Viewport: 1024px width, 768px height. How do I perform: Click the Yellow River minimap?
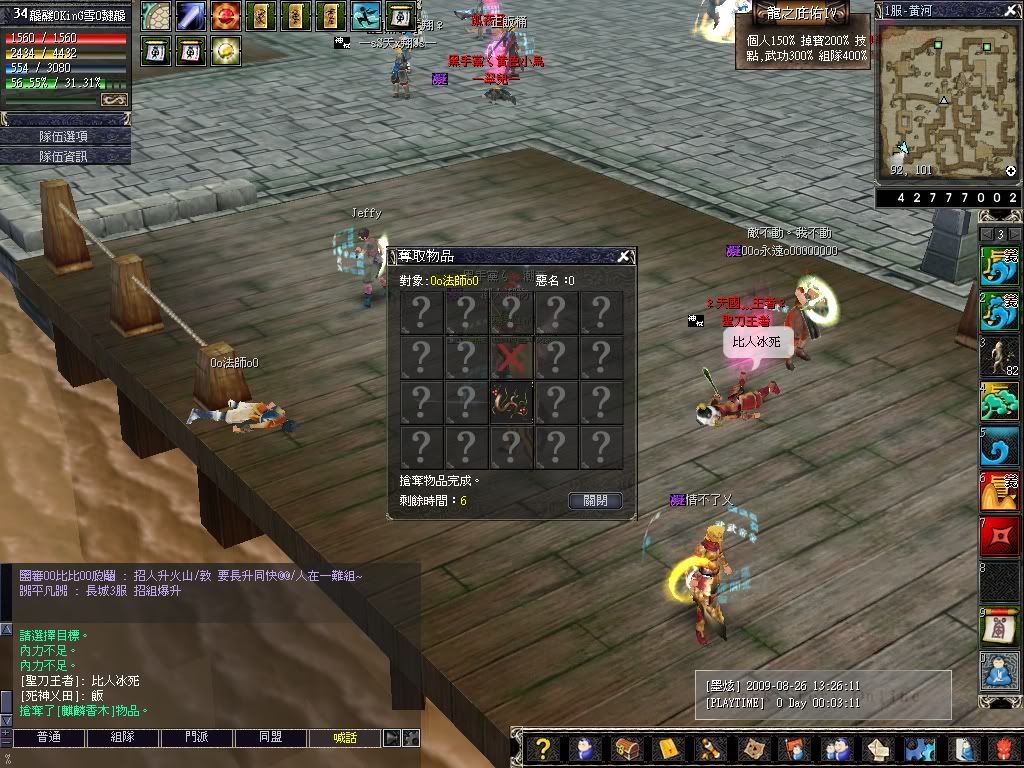click(x=947, y=98)
